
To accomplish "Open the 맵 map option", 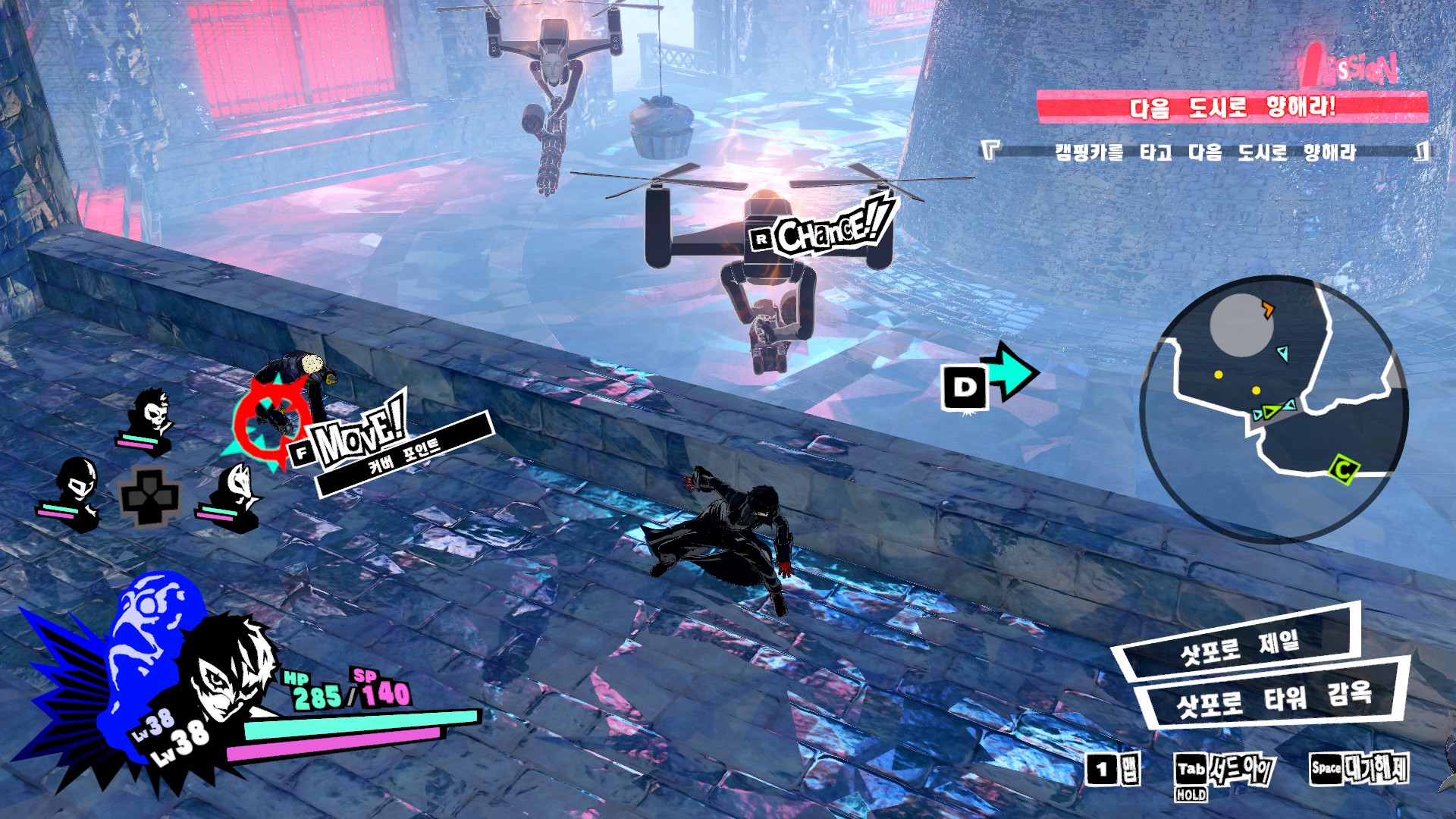I will pyautogui.click(x=1113, y=770).
